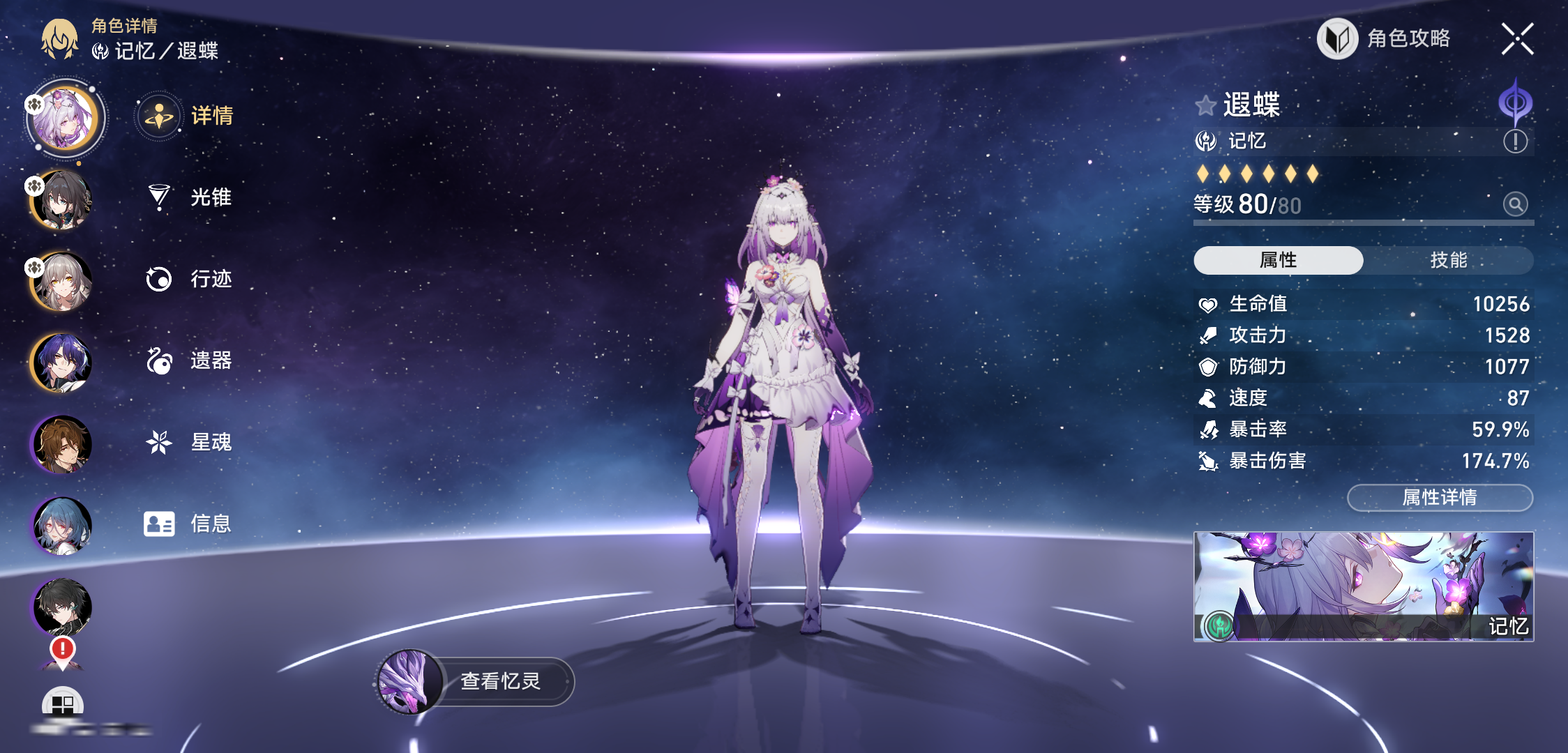Select the 属性 attributes tab

tap(1278, 260)
